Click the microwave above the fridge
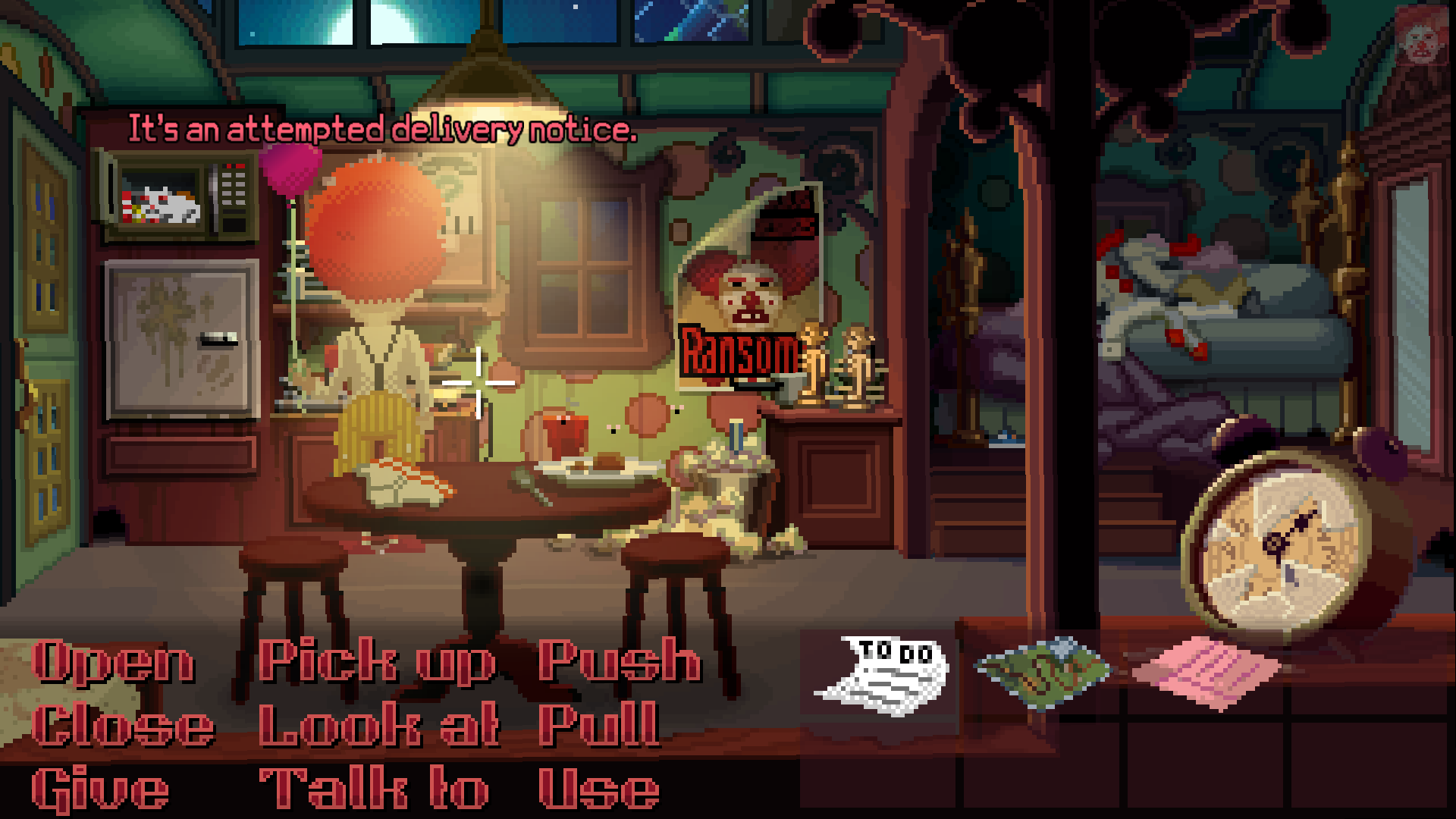 171,193
